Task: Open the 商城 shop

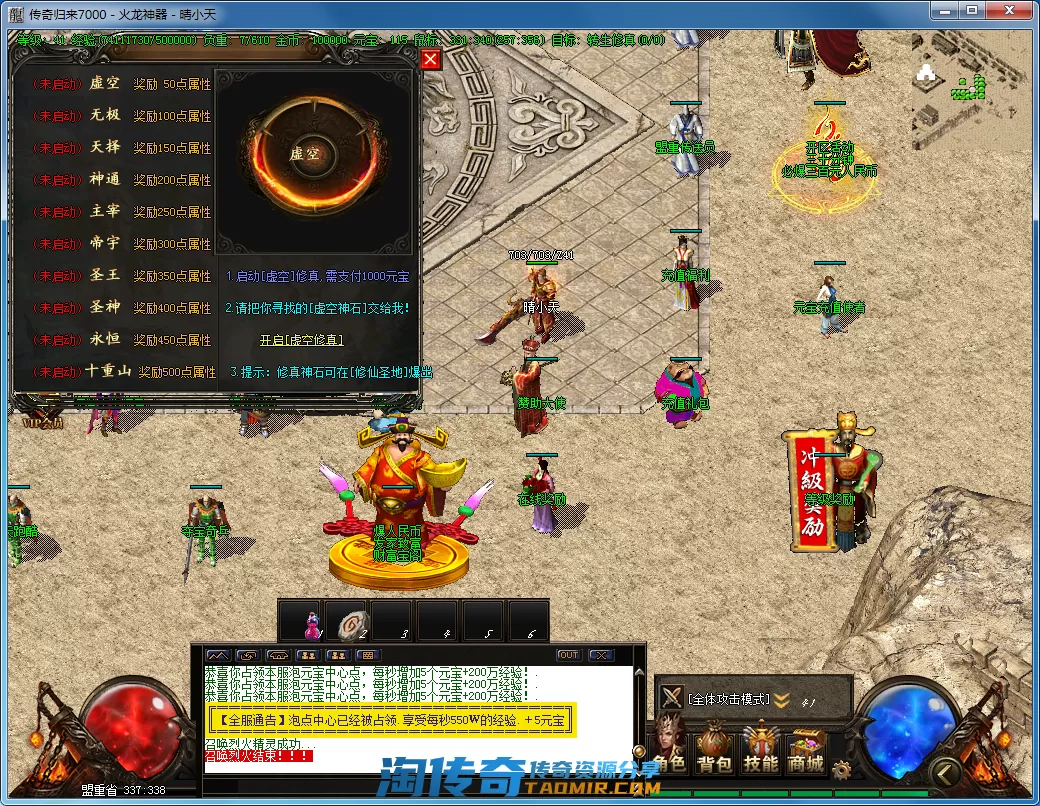Action: (806, 752)
